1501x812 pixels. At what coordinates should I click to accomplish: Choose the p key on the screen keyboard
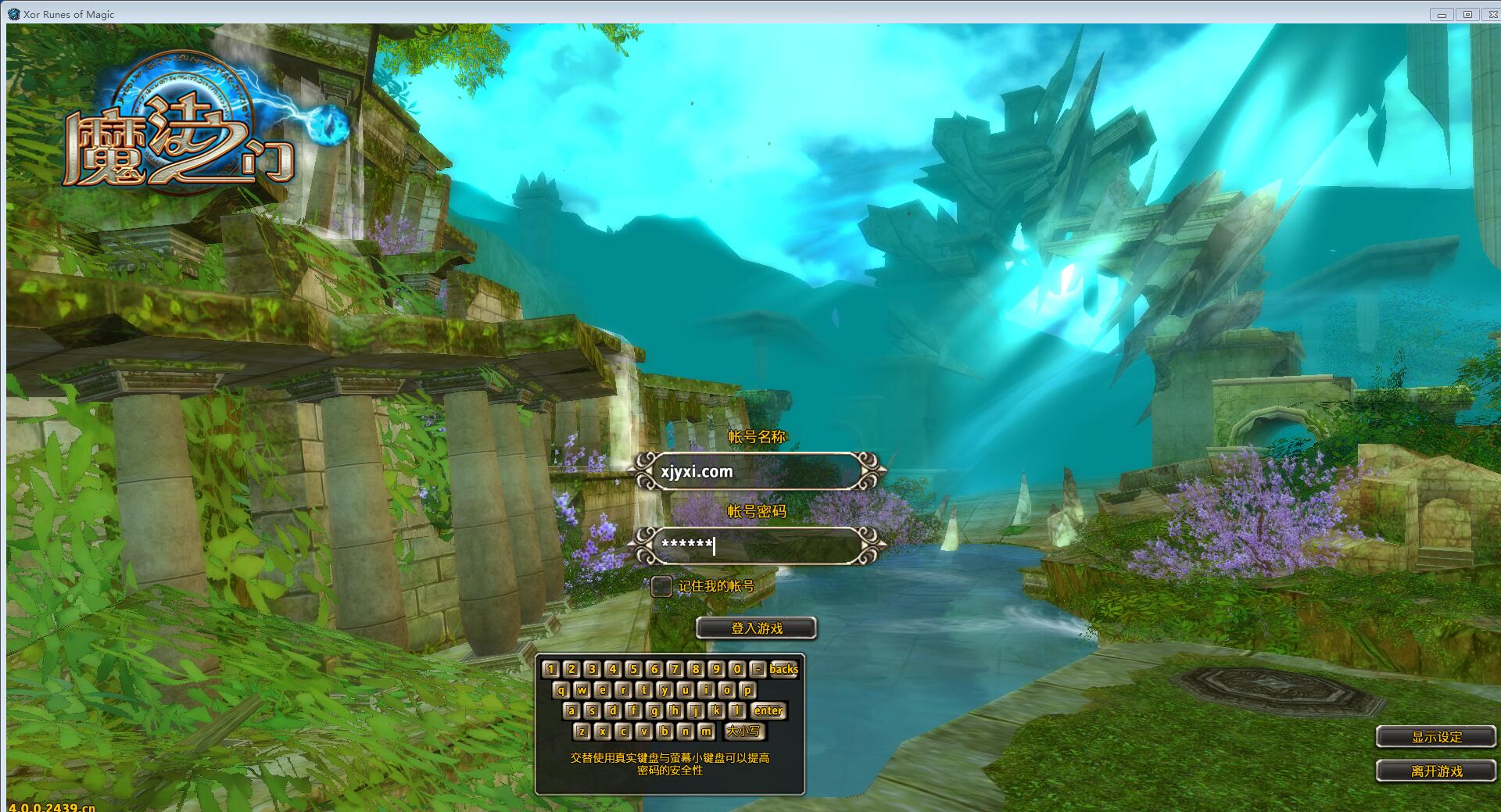point(747,690)
